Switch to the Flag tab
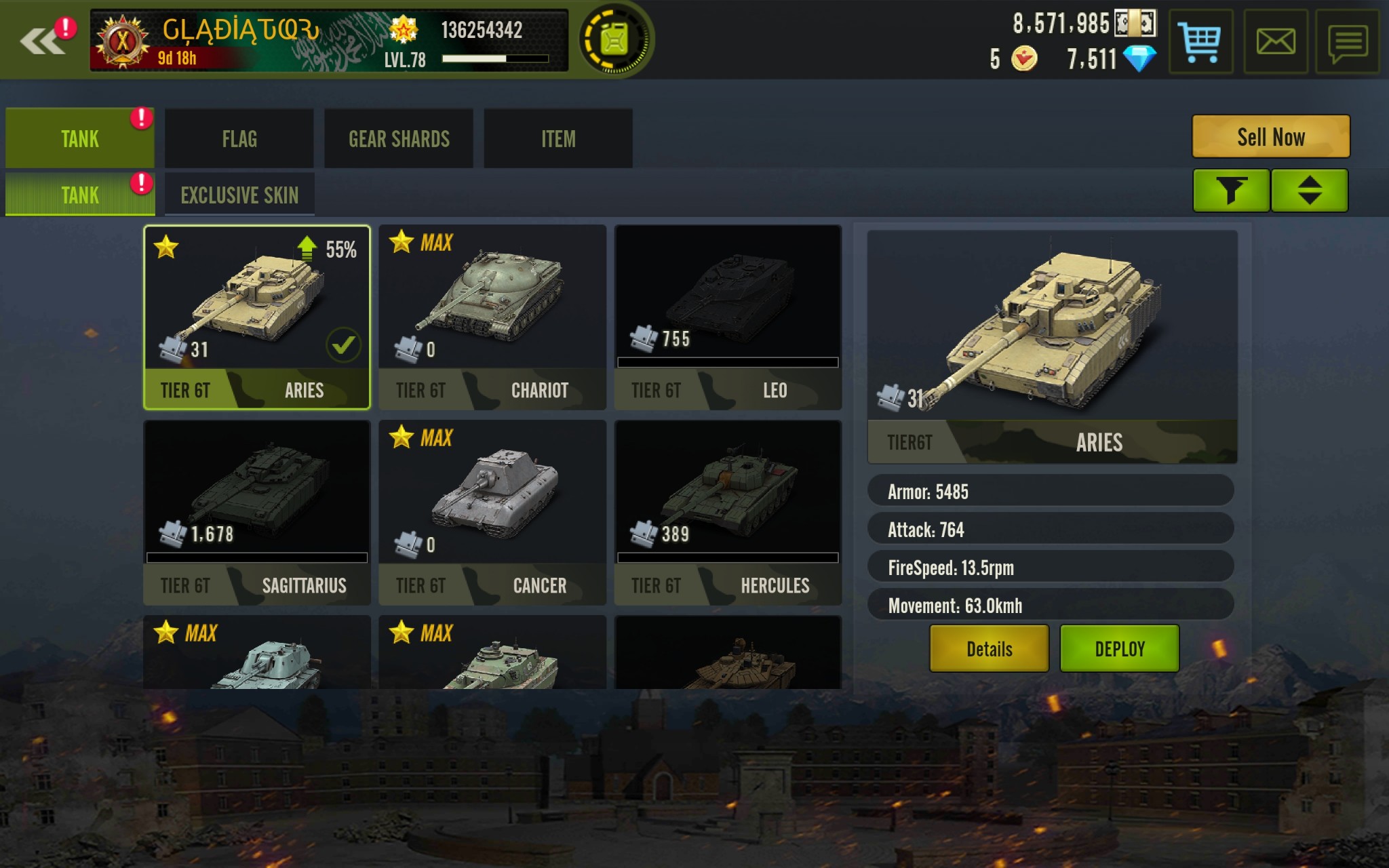Screen dimensions: 1389x868 [x=239, y=139]
